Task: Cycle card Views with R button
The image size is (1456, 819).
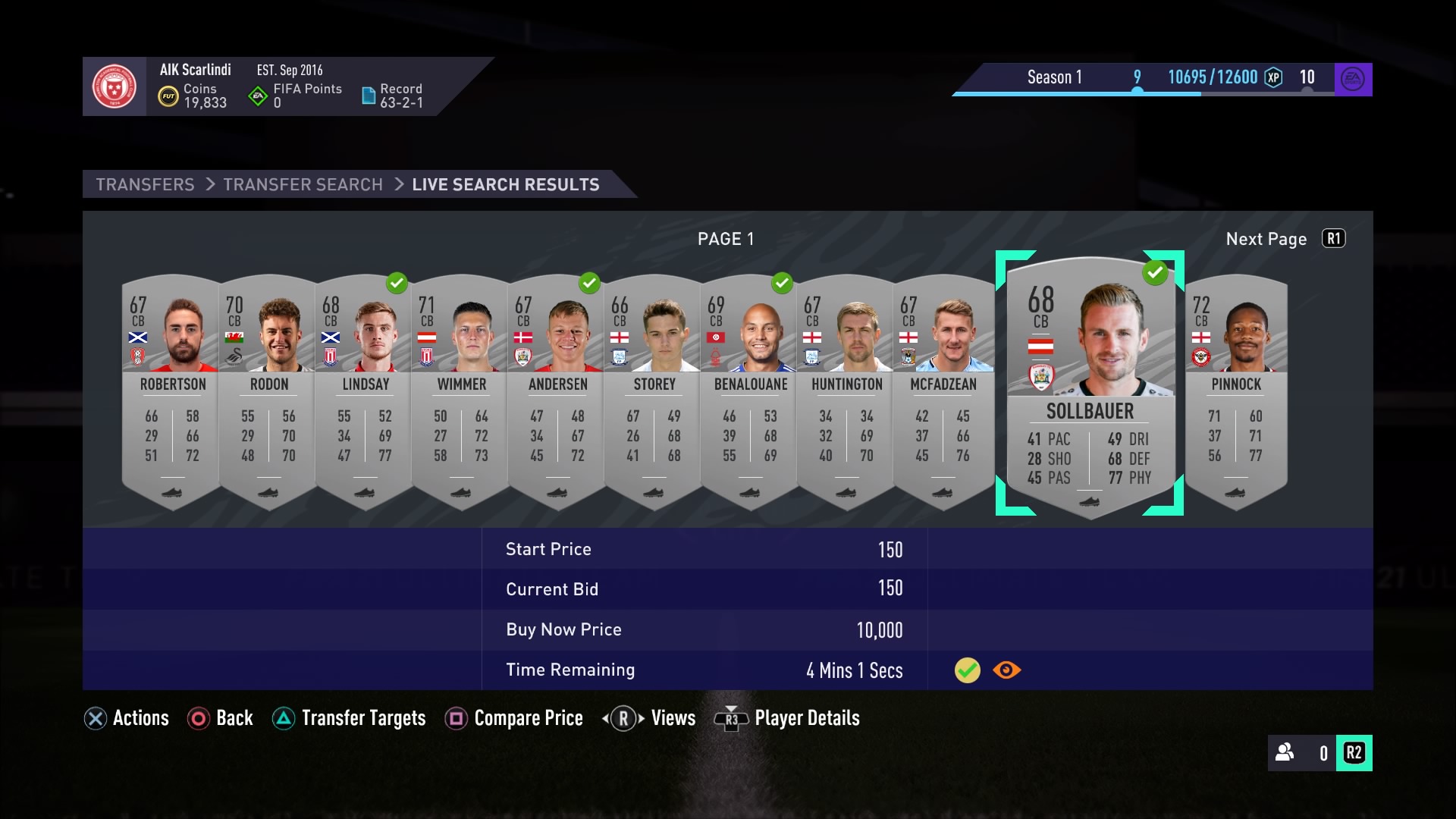Action: pos(650,718)
